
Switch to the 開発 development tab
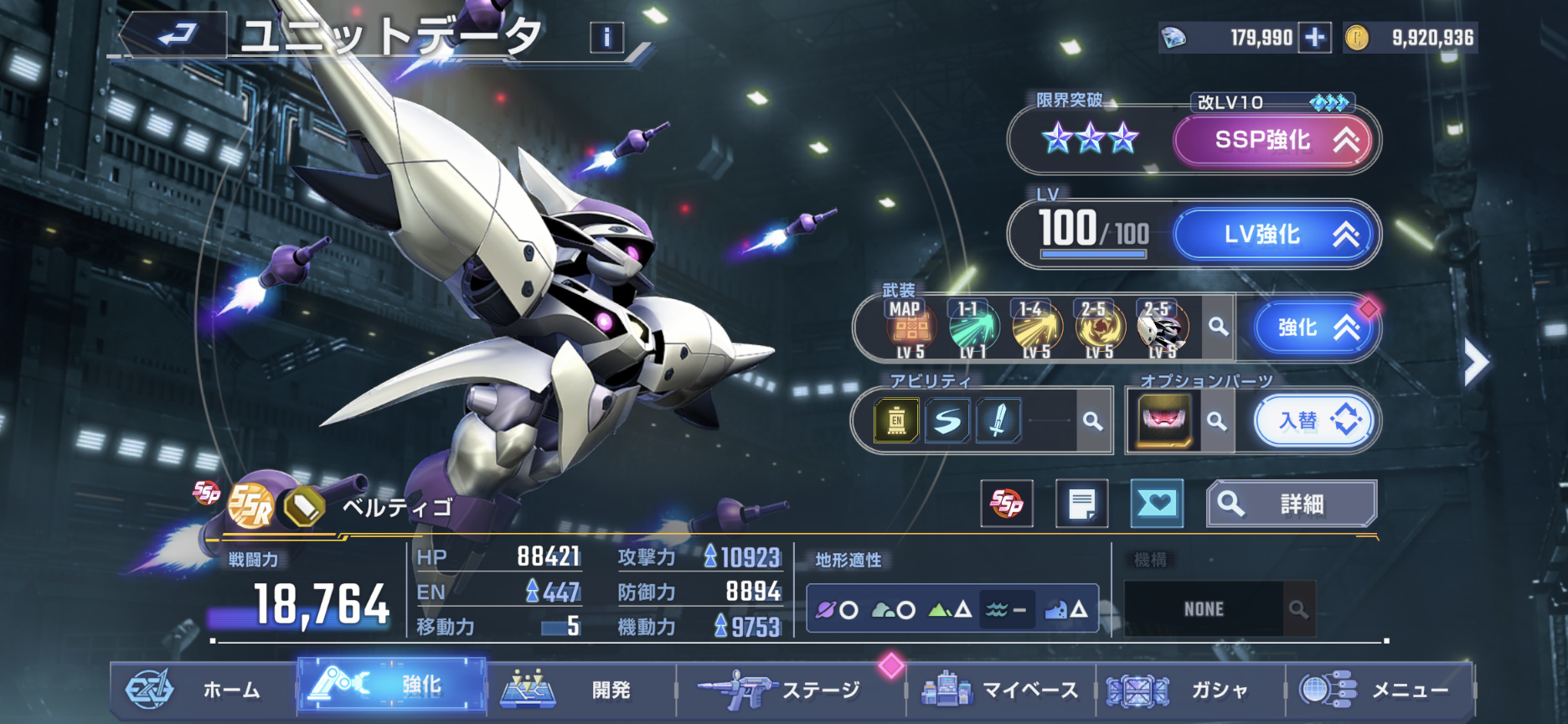[x=580, y=690]
